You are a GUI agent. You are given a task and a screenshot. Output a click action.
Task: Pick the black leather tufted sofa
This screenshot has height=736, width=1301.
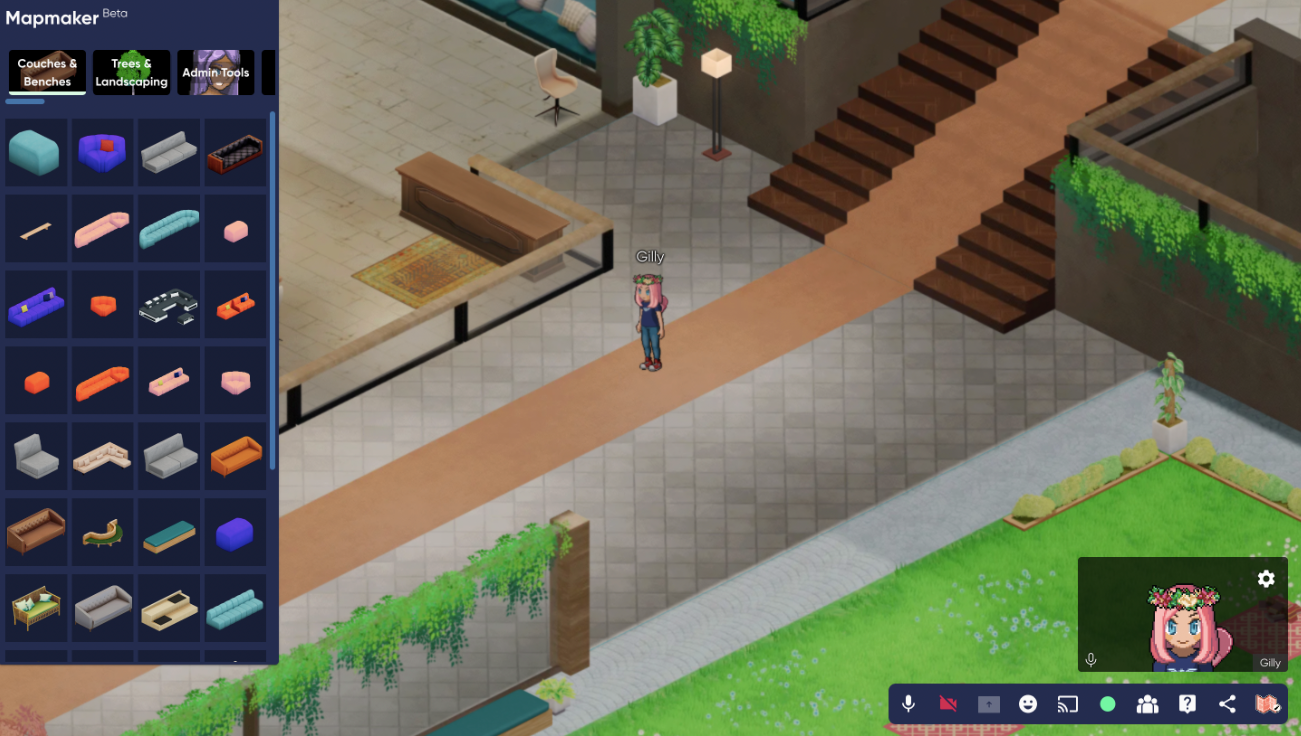(235, 153)
